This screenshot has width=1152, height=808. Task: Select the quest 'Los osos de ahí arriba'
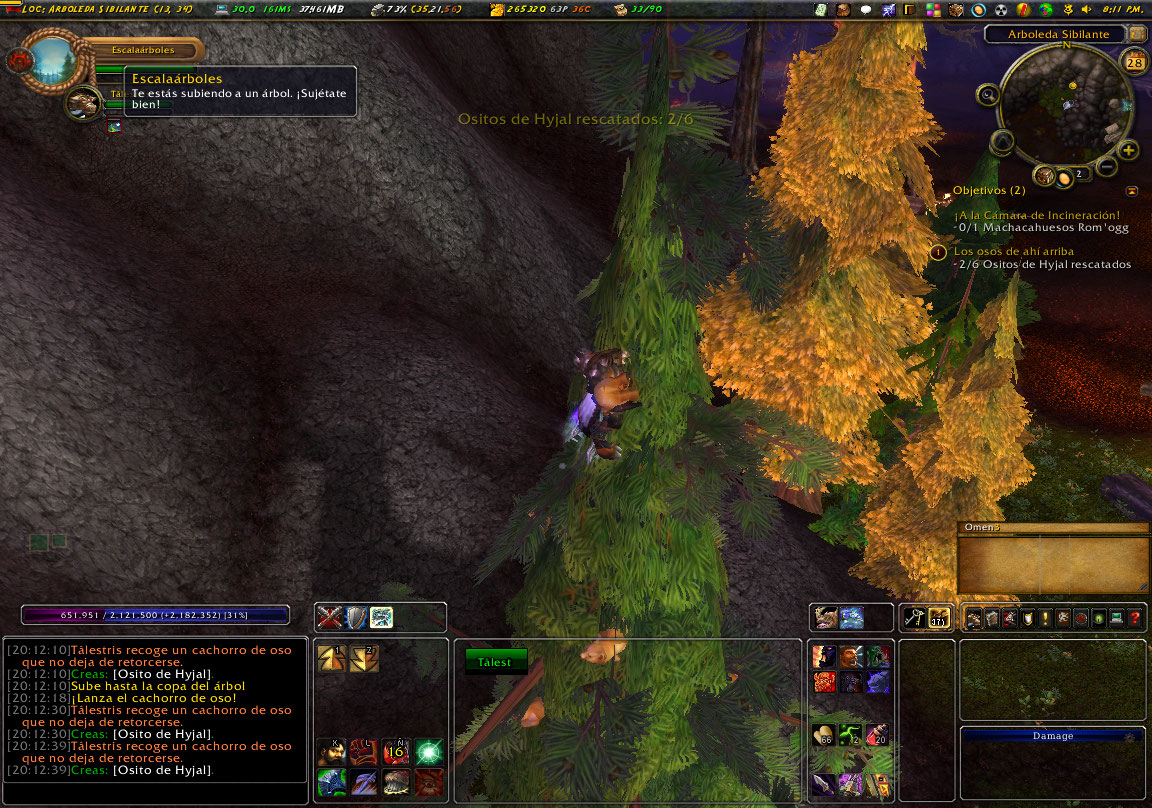tap(1011, 251)
